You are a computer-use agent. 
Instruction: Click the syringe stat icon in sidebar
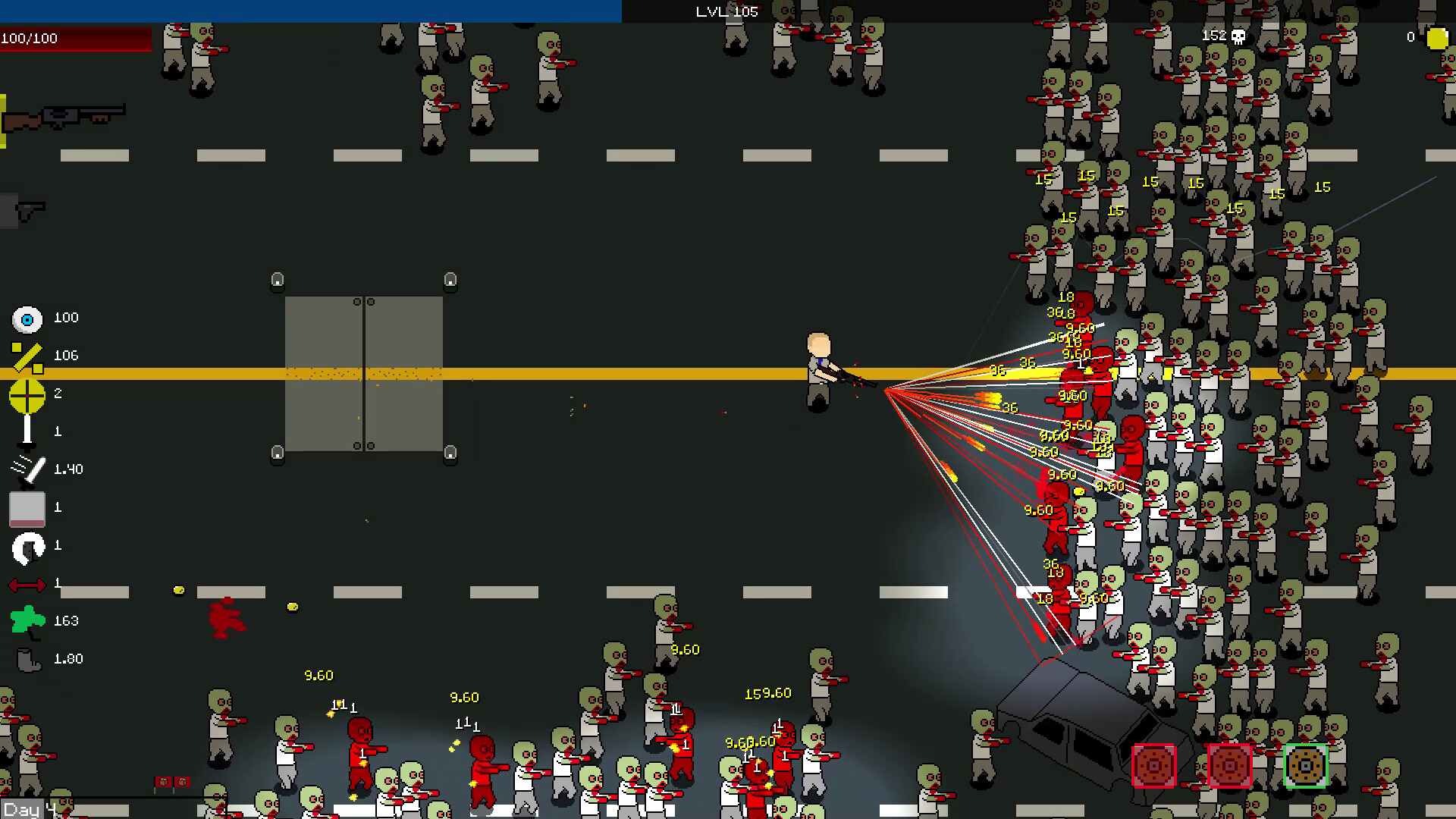pyautogui.click(x=26, y=431)
